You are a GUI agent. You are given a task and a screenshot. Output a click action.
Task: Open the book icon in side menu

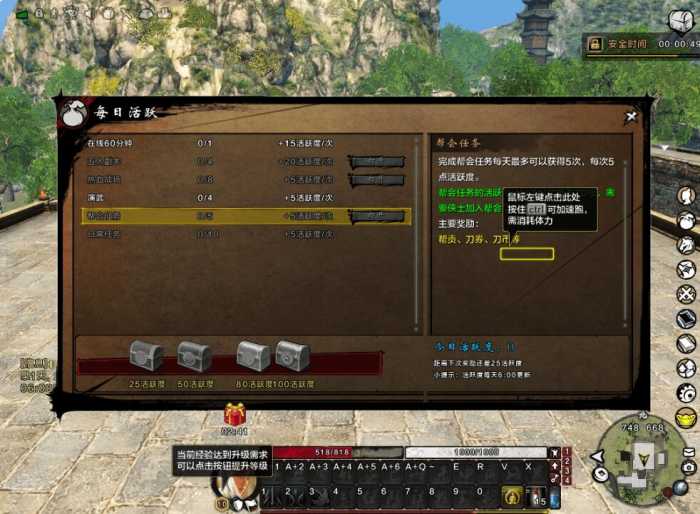[686, 320]
